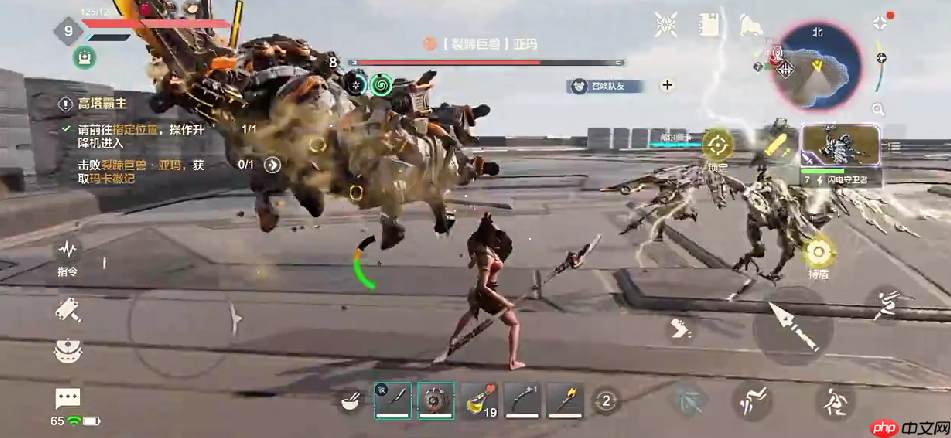Tap the hammer build icon
The width and height of the screenshot is (951, 438).
(x=68, y=310)
